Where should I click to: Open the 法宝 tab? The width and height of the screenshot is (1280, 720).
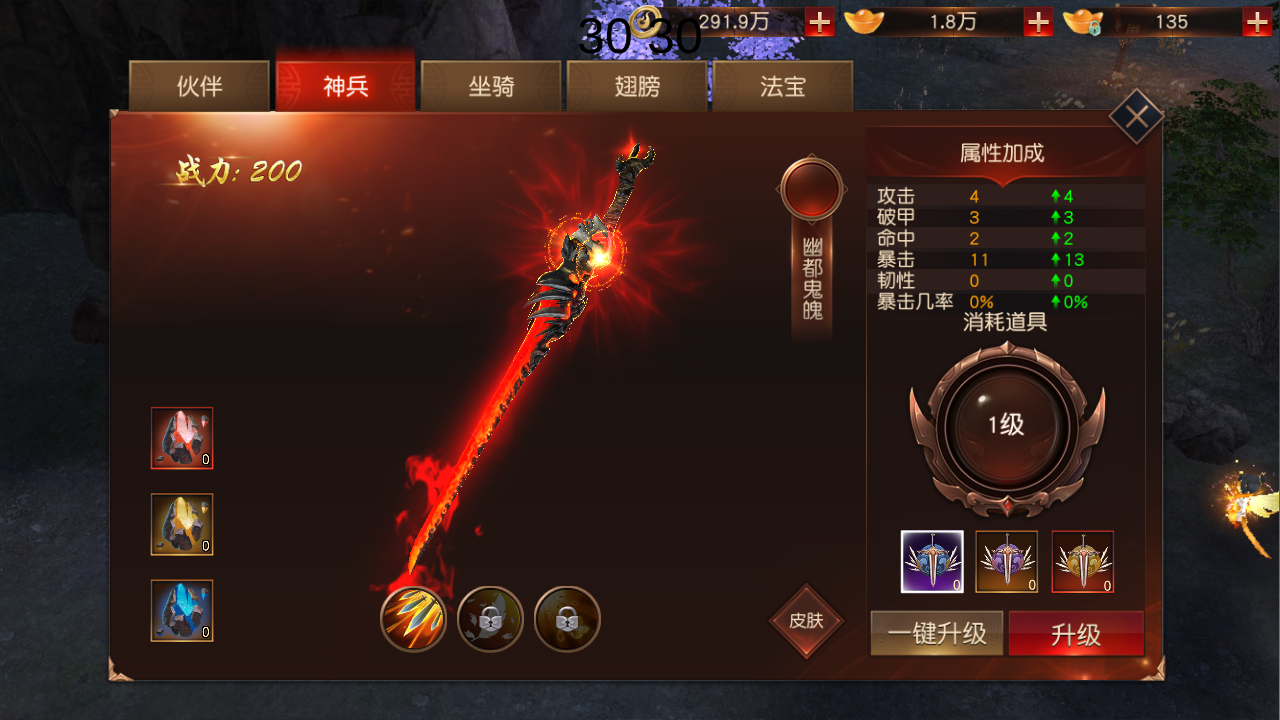(782, 86)
